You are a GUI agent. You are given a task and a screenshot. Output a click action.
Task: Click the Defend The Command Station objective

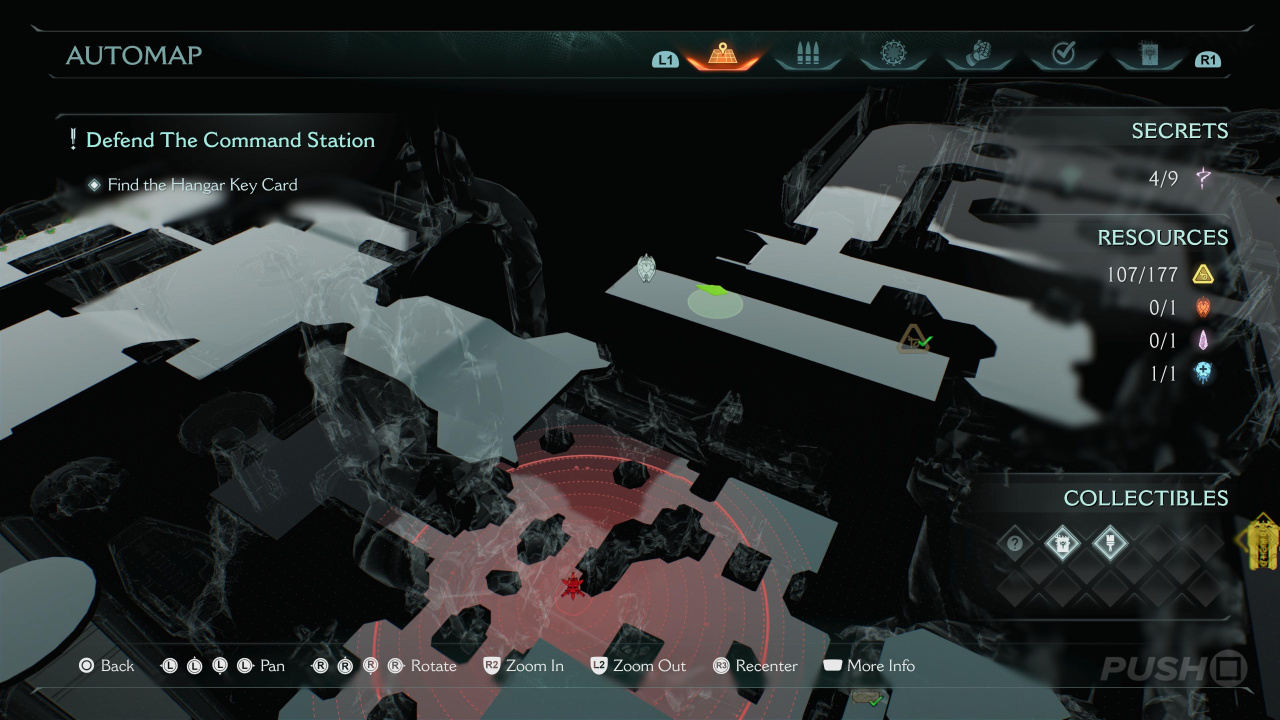(230, 140)
